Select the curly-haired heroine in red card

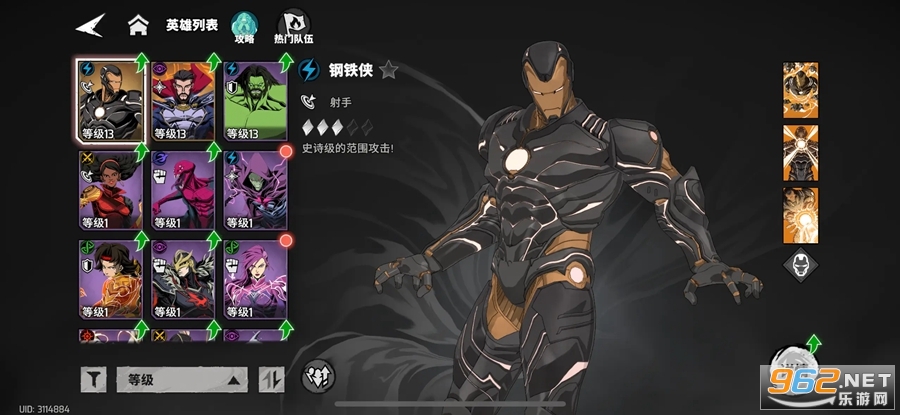pos(109,189)
